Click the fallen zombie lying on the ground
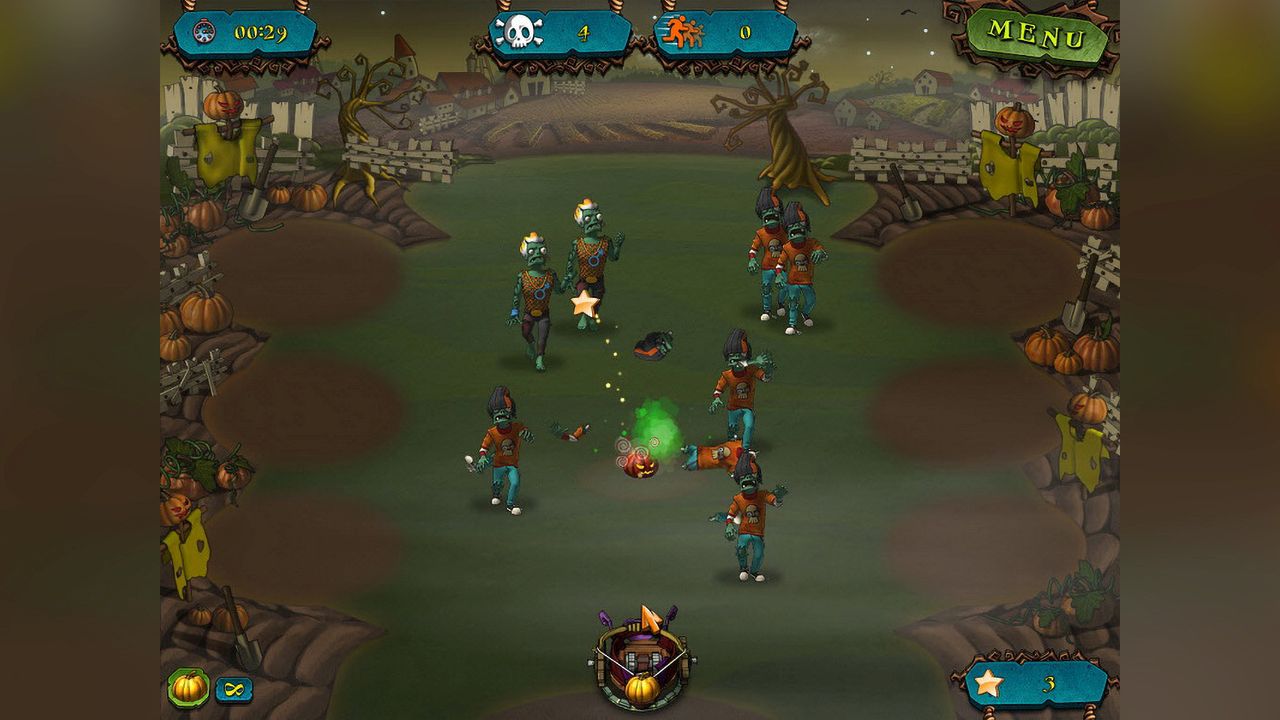This screenshot has width=1280, height=720. [715, 455]
